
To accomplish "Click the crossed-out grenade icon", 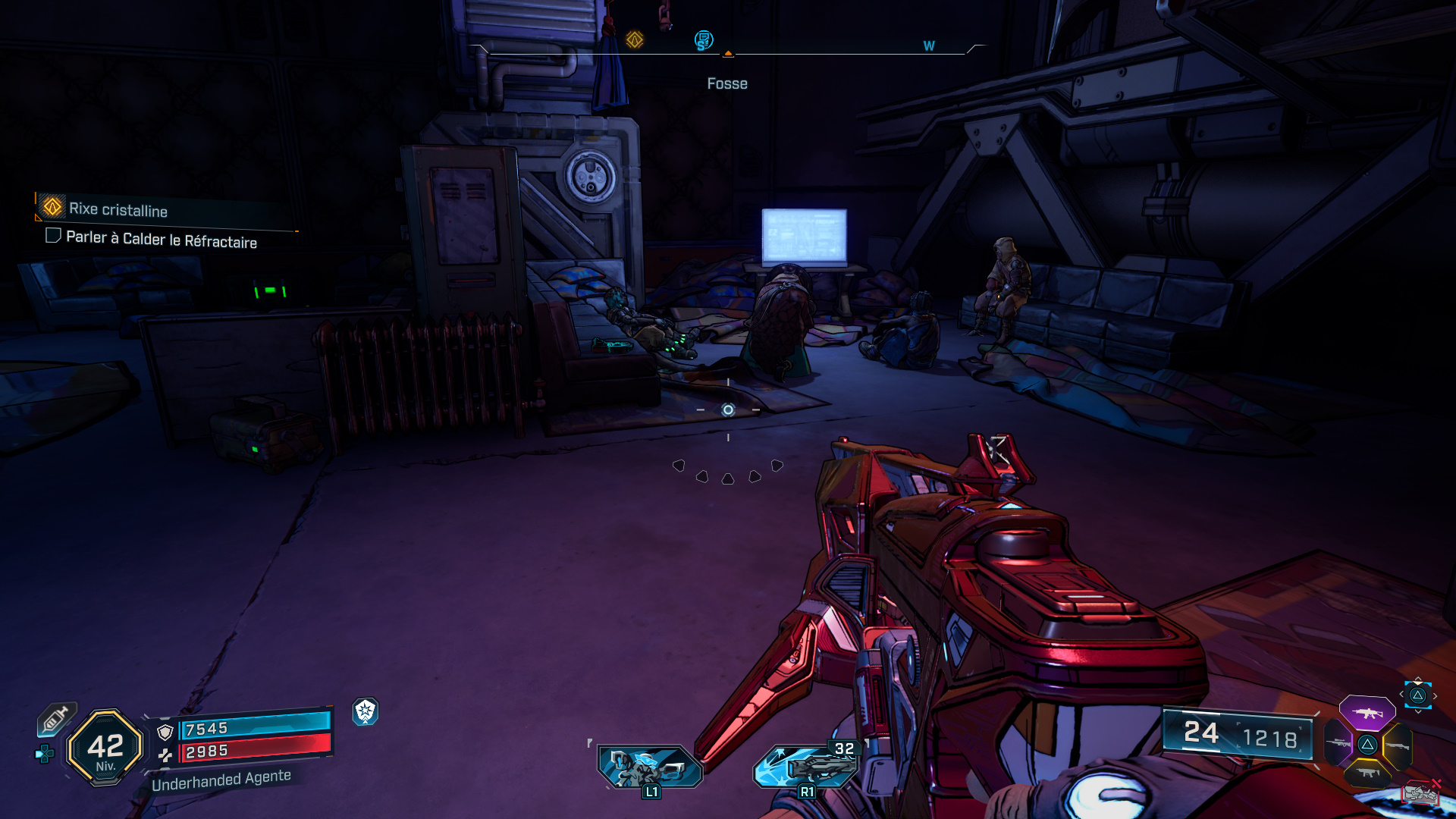I will tap(1420, 793).
